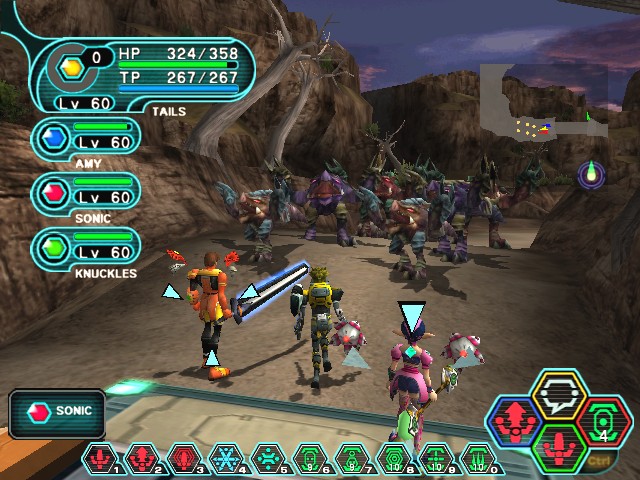Click the SONIC target name box
Screen dimensions: 640x480
[58, 411]
